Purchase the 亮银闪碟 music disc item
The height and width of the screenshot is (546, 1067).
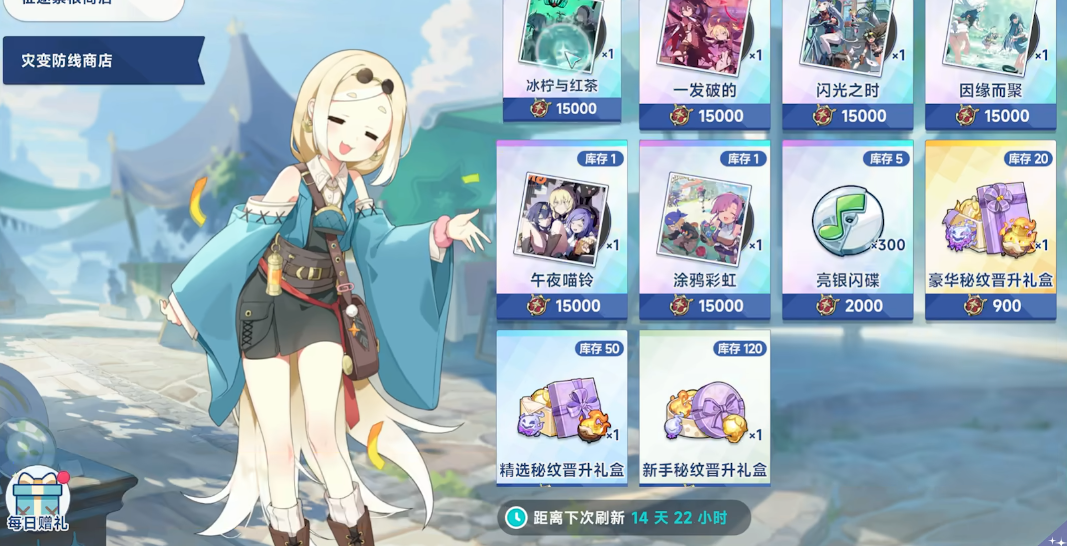(x=848, y=230)
